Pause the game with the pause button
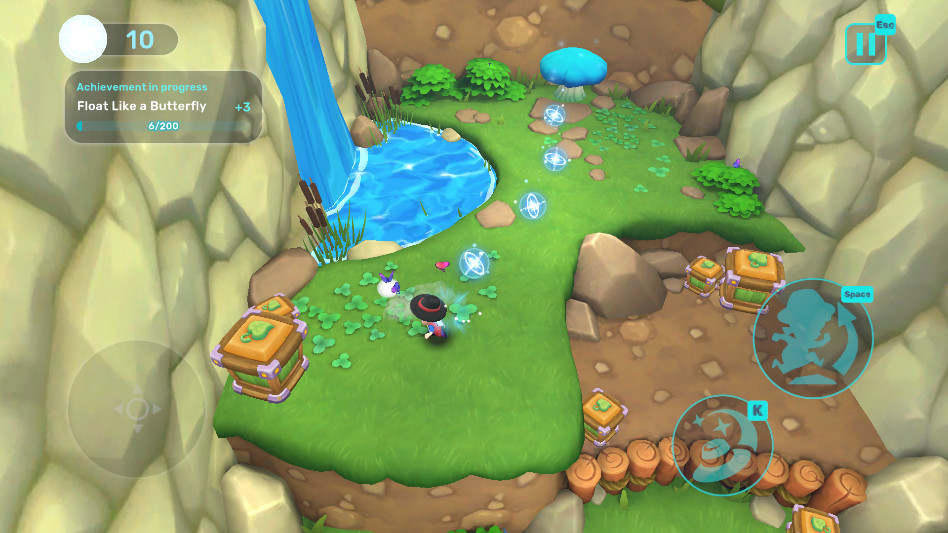Image resolution: width=948 pixels, height=533 pixels. 865,44
